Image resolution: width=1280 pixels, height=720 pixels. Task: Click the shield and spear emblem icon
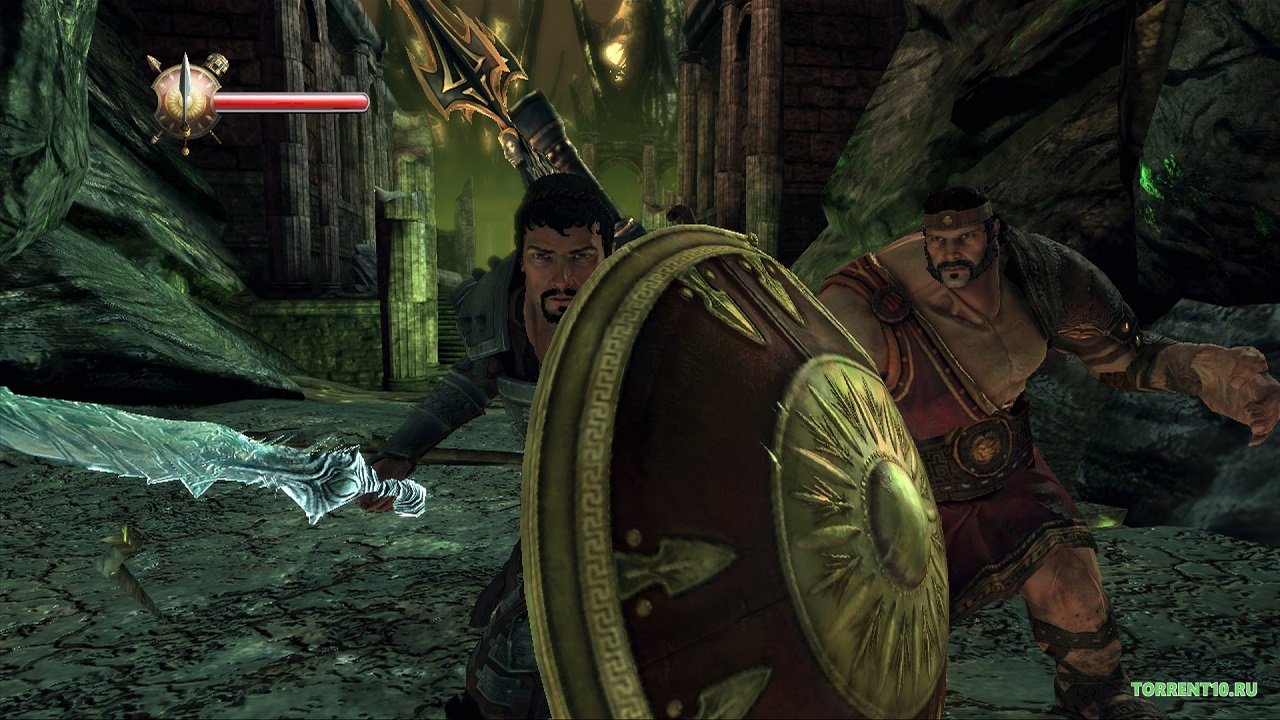(186, 101)
